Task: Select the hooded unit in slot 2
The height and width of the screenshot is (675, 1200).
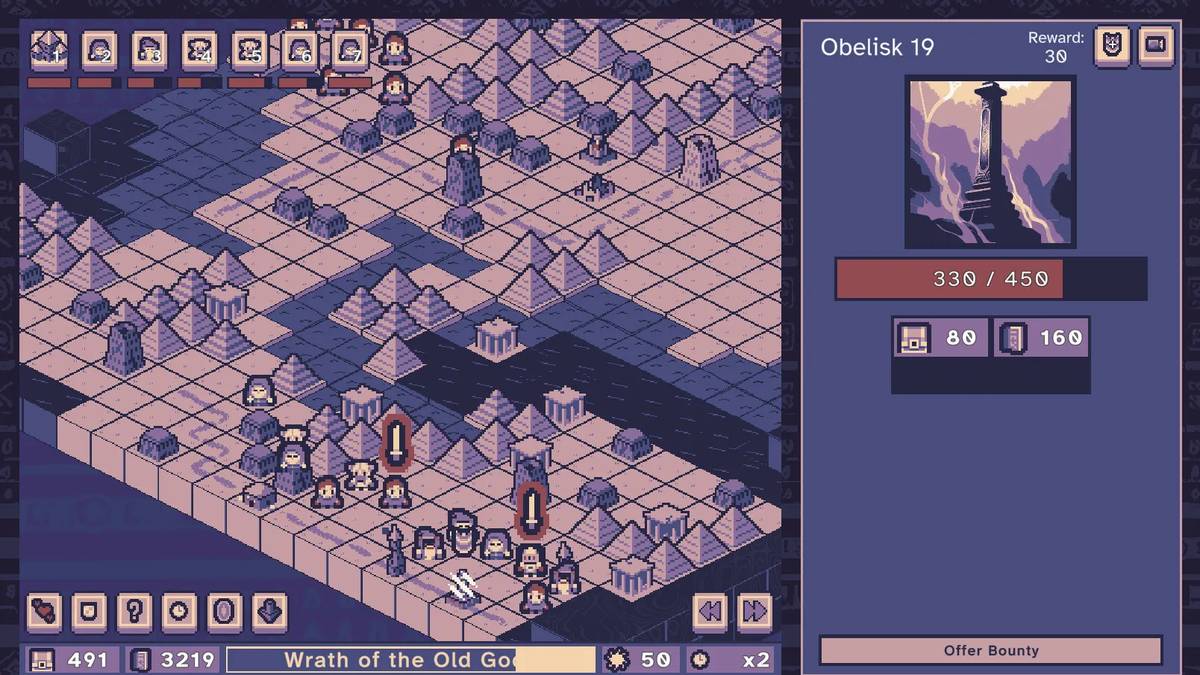Action: coord(99,50)
